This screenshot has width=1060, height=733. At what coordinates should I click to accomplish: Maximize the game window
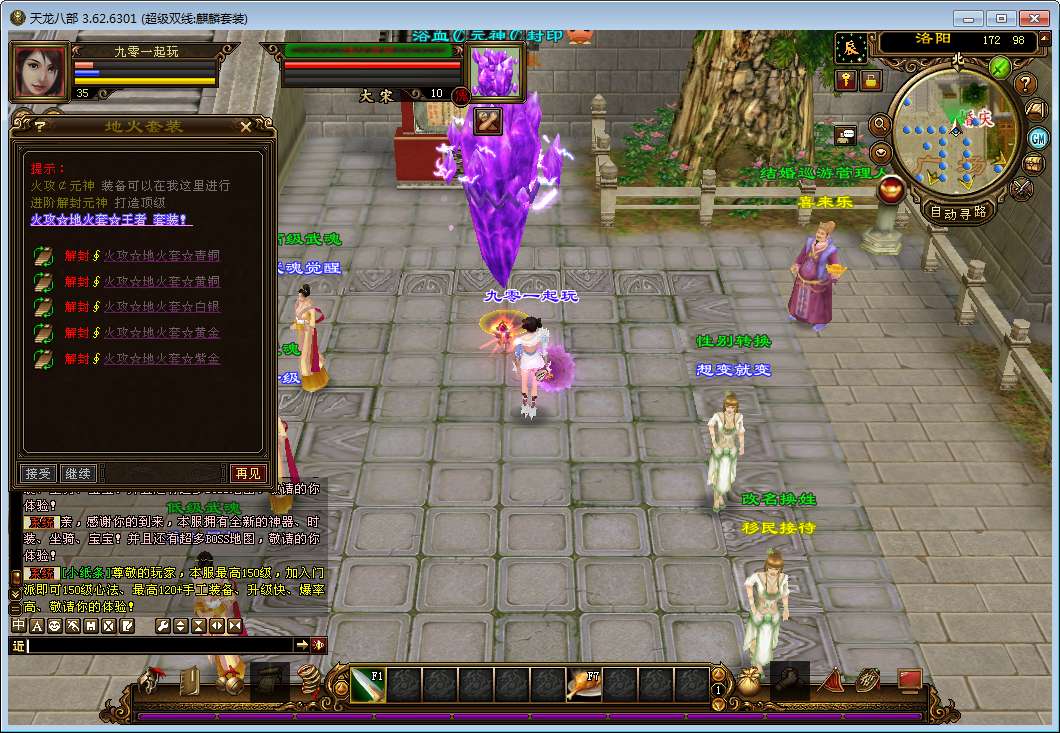pyautogui.click(x=1002, y=18)
